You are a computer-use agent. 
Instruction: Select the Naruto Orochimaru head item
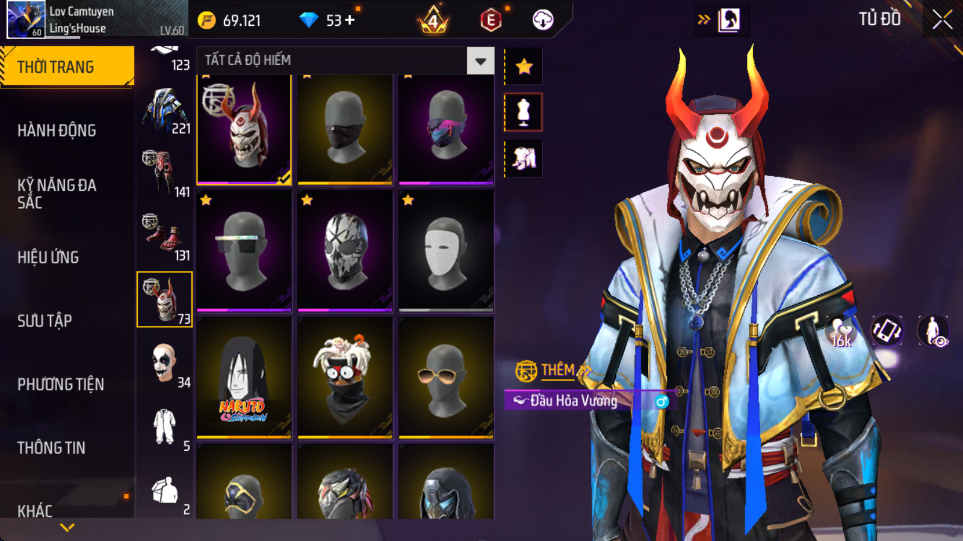point(244,376)
